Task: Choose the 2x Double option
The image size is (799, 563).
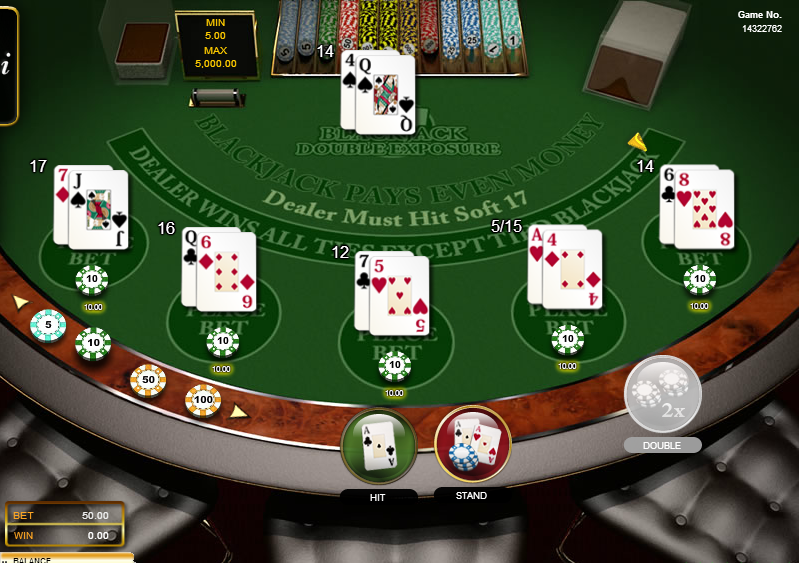Action: tap(662, 394)
